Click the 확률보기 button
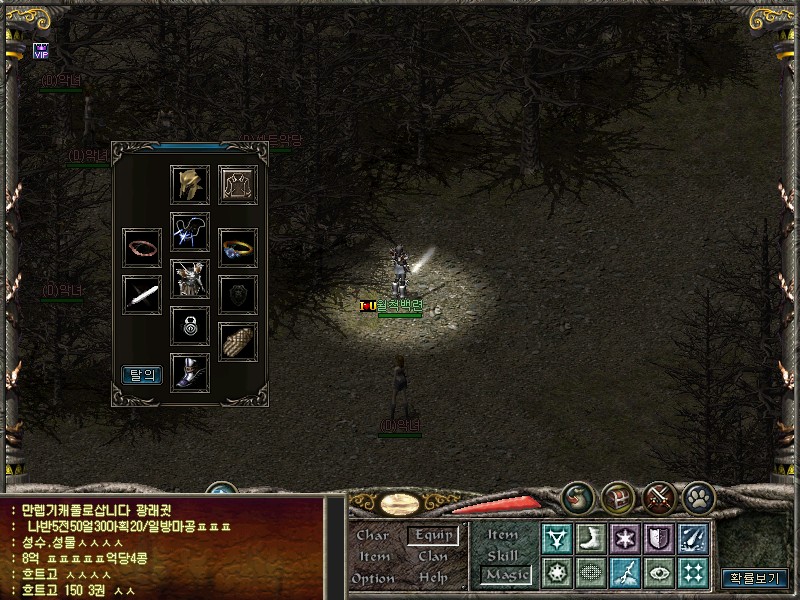This screenshot has width=800, height=600. 755,578
